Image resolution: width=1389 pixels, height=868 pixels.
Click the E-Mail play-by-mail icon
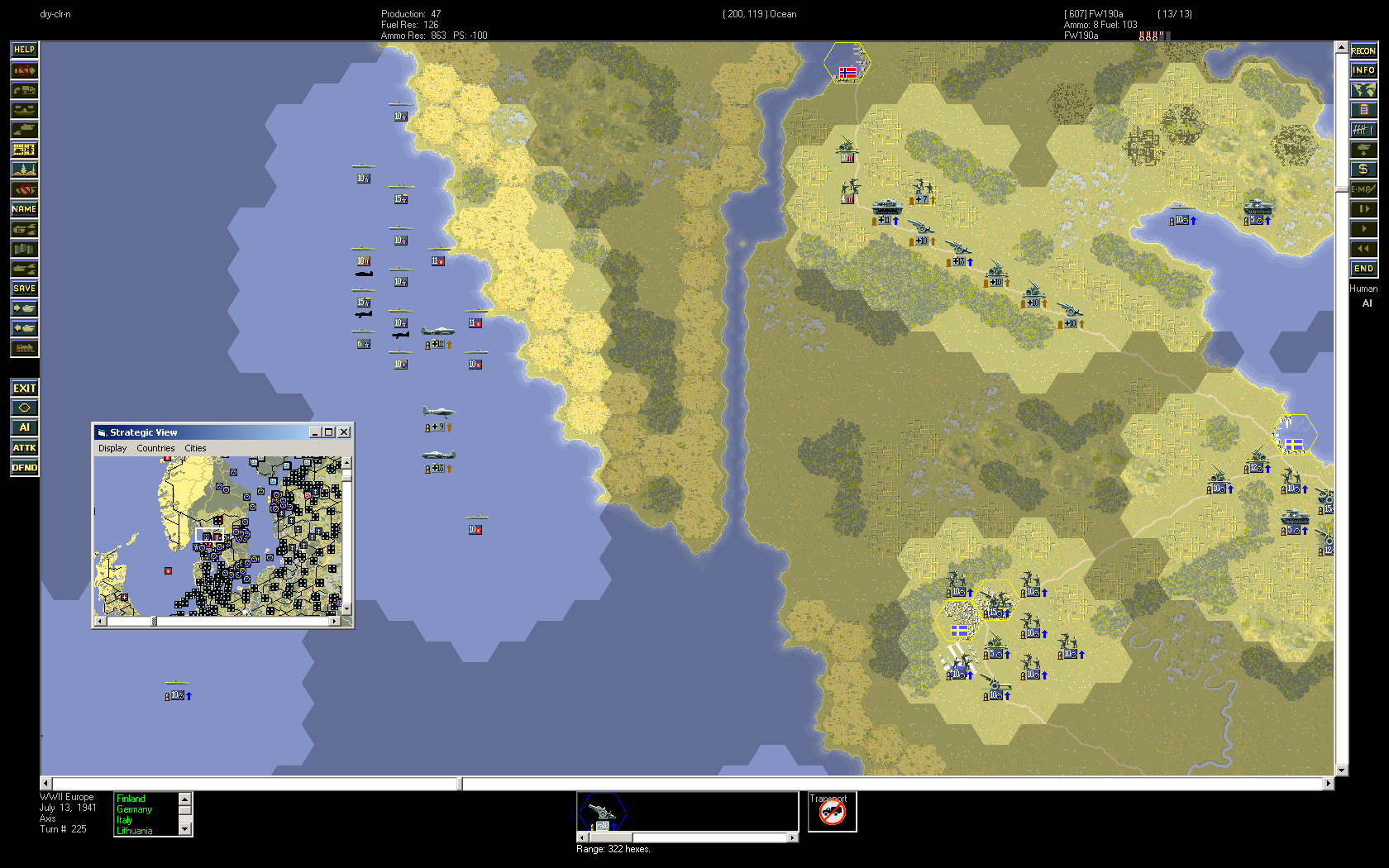click(x=1363, y=189)
